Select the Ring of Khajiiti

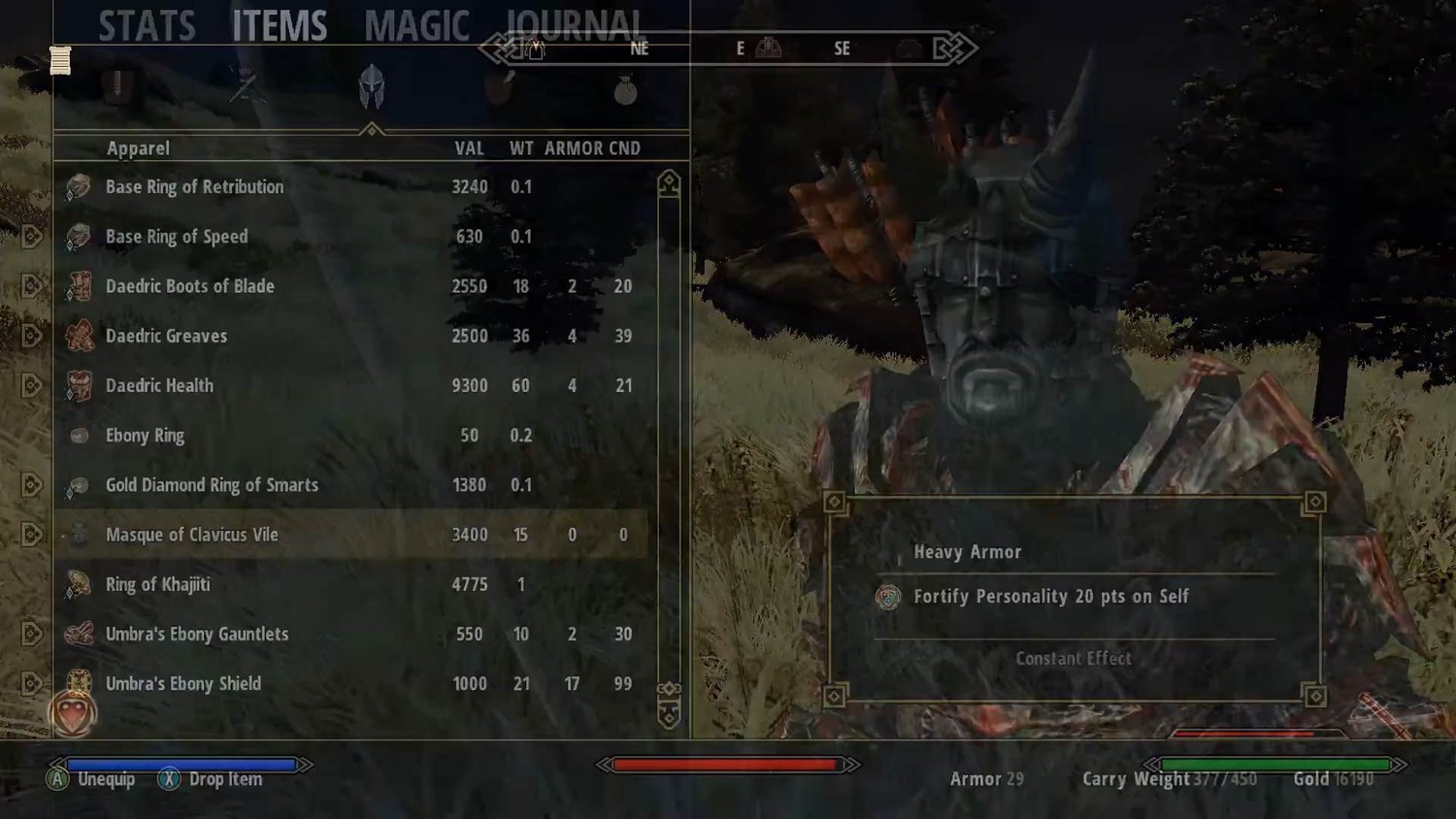click(x=157, y=584)
